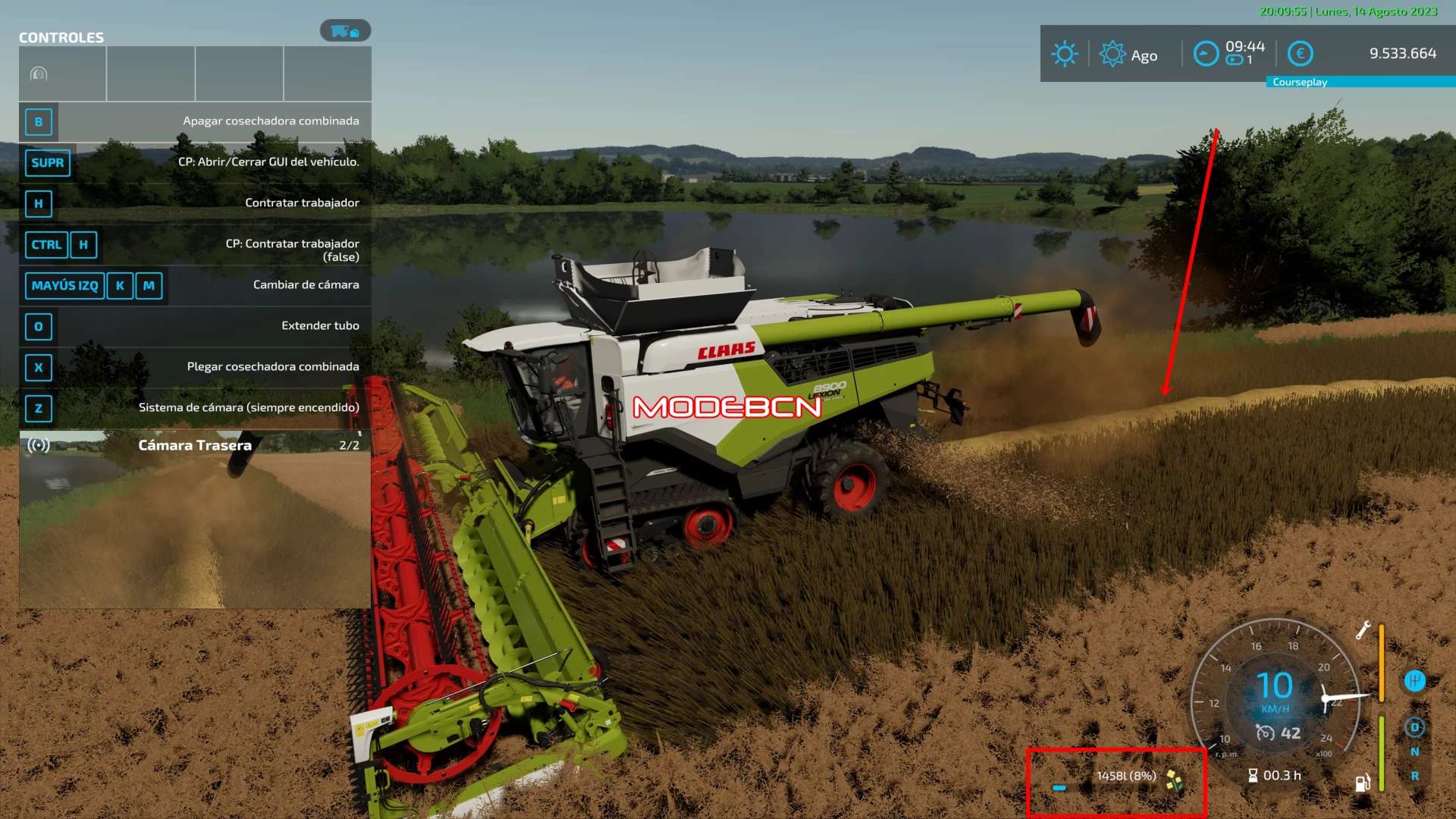Toggle the cruise control speed icon

click(1265, 733)
